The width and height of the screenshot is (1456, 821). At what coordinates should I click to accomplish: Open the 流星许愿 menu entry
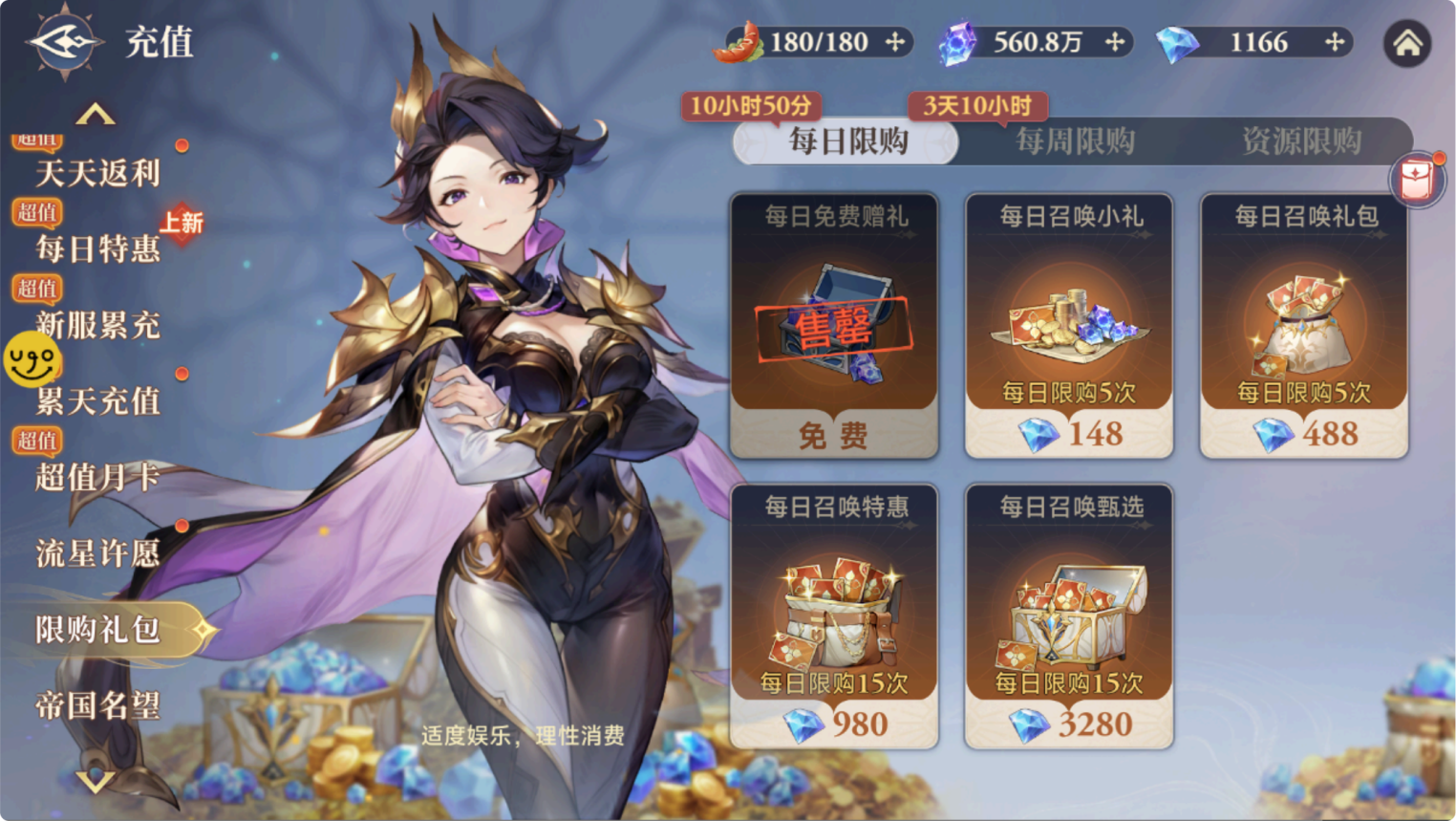coord(97,552)
